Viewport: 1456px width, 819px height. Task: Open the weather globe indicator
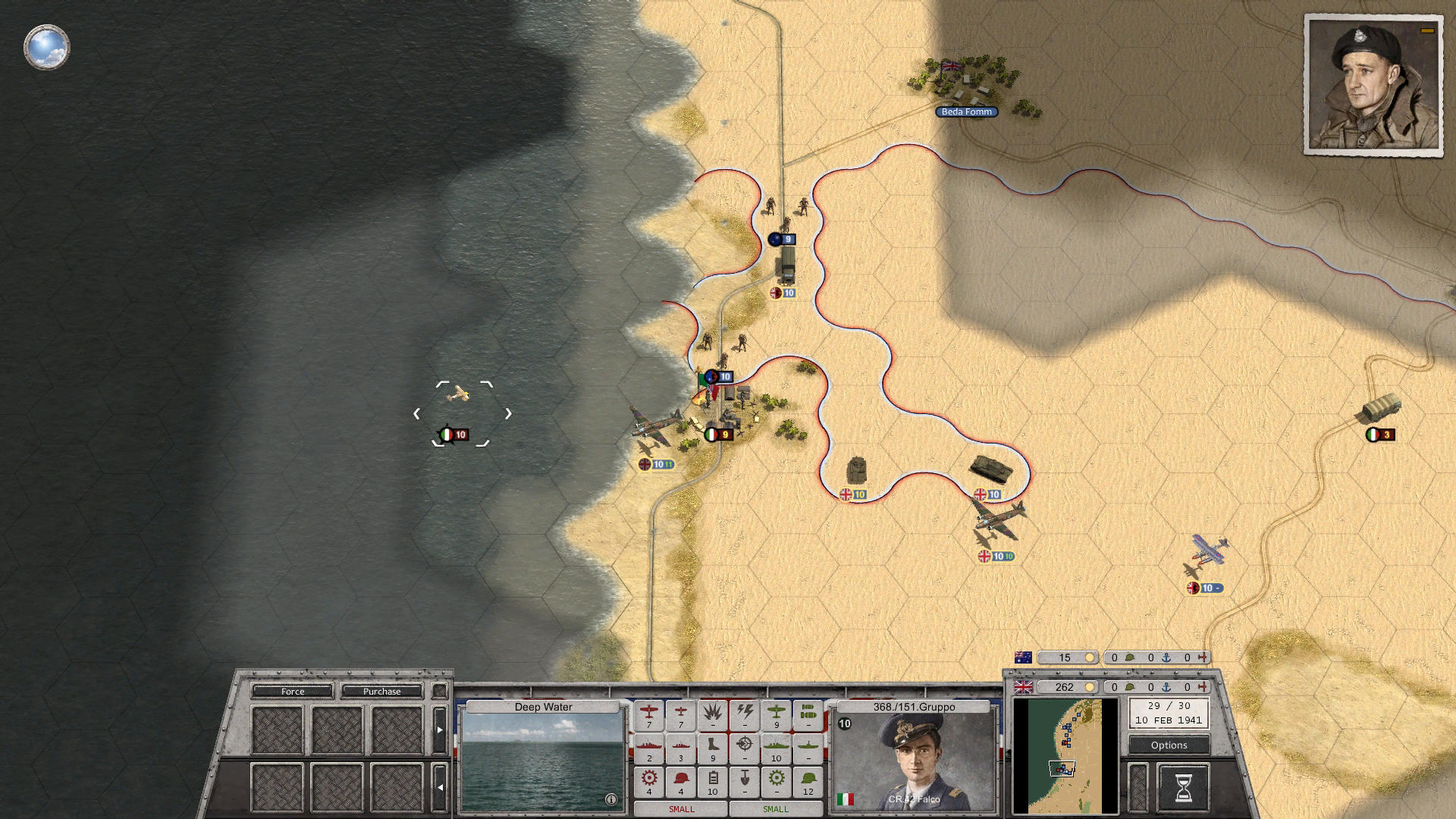pyautogui.click(x=47, y=47)
